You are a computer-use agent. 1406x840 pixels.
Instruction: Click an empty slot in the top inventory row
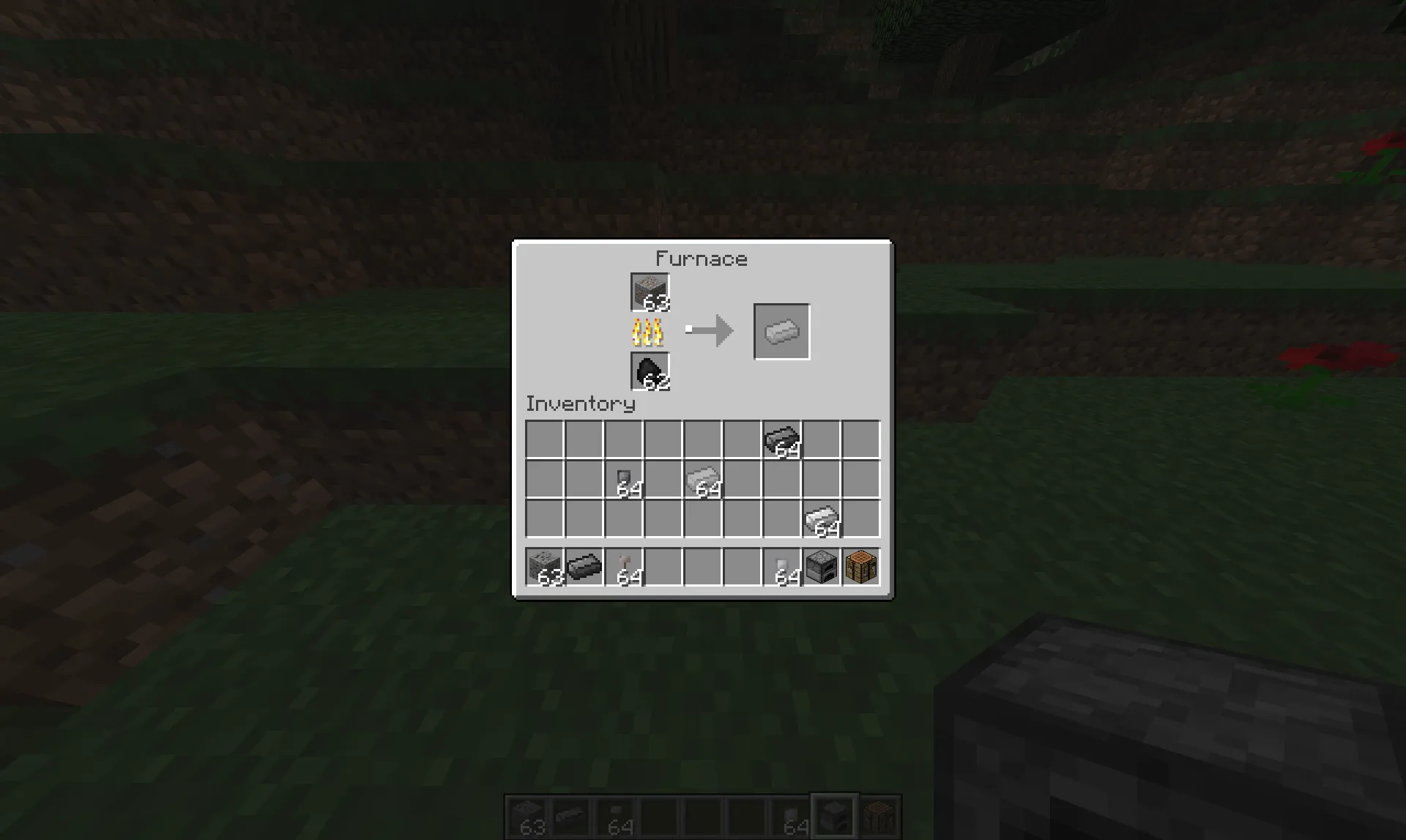[546, 439]
